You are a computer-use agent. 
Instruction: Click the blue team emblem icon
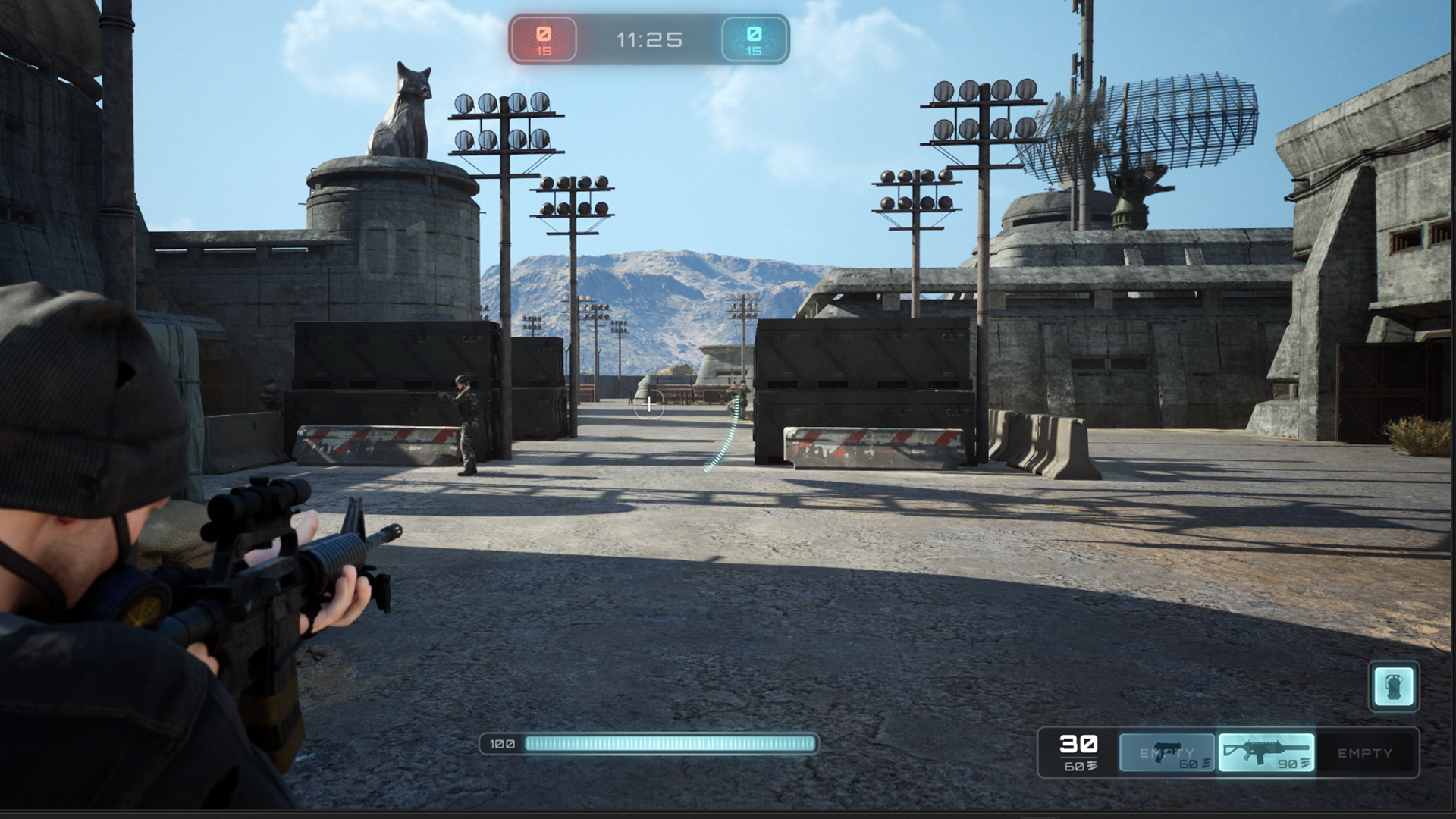click(x=753, y=34)
